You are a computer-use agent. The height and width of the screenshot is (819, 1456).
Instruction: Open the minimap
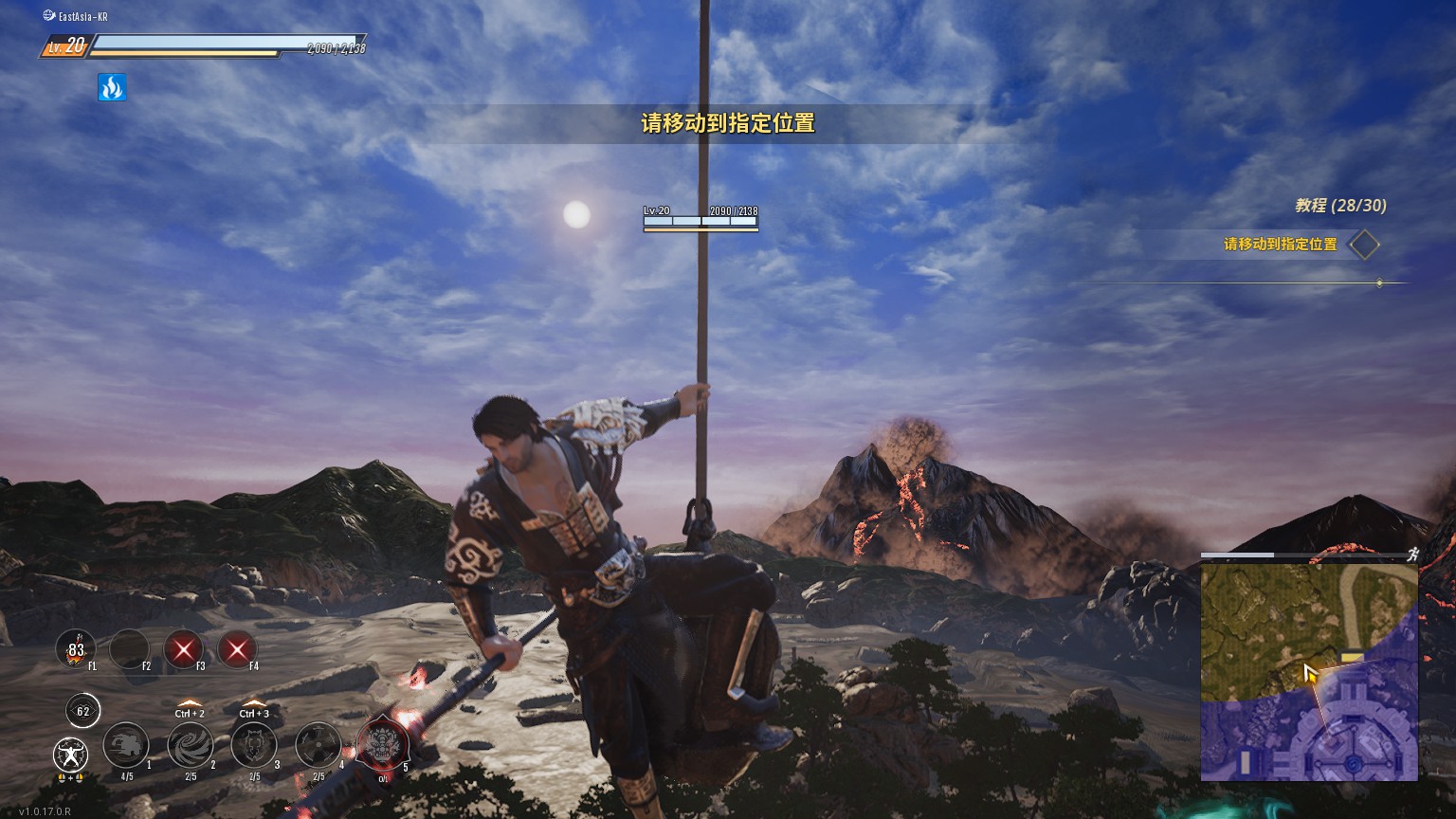pyautogui.click(x=1308, y=672)
